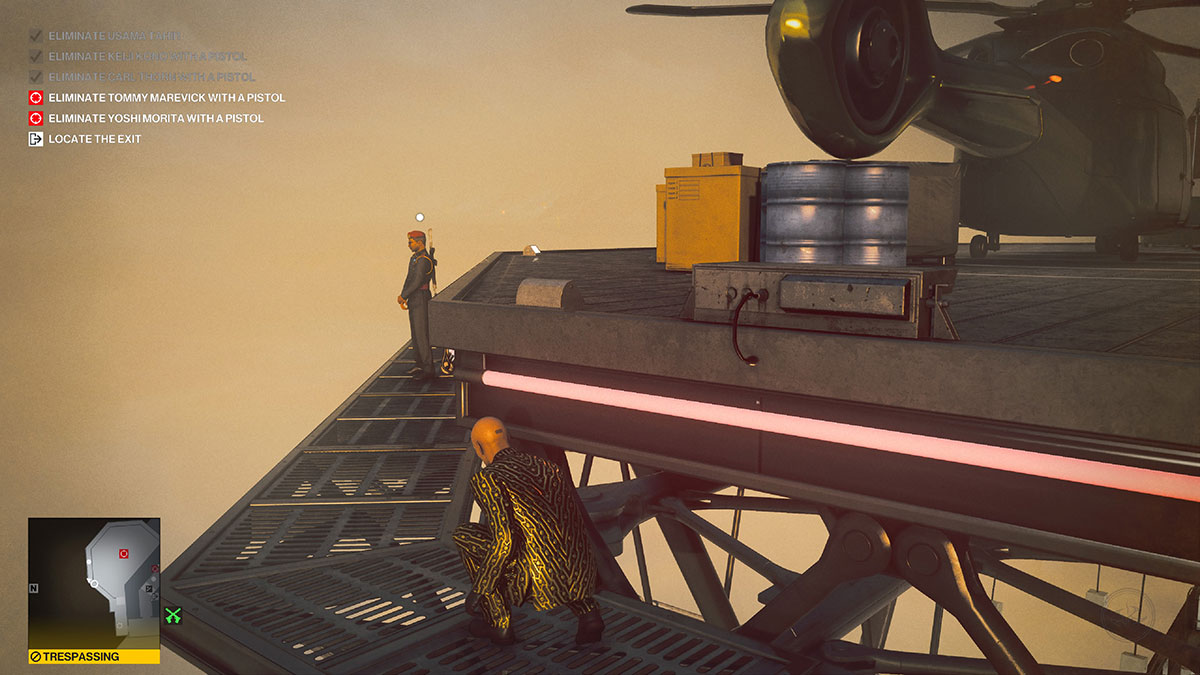Screen dimensions: 1200x675
Task: Open the minimap
Action: tap(94, 582)
